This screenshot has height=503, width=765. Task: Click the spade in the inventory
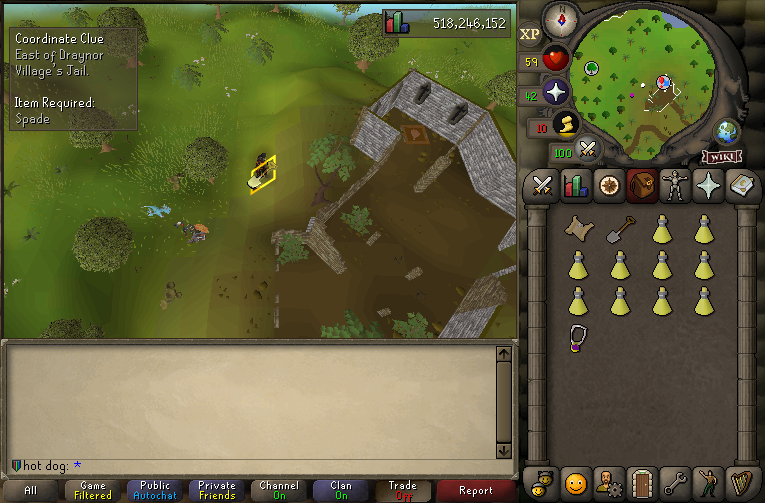click(x=619, y=230)
